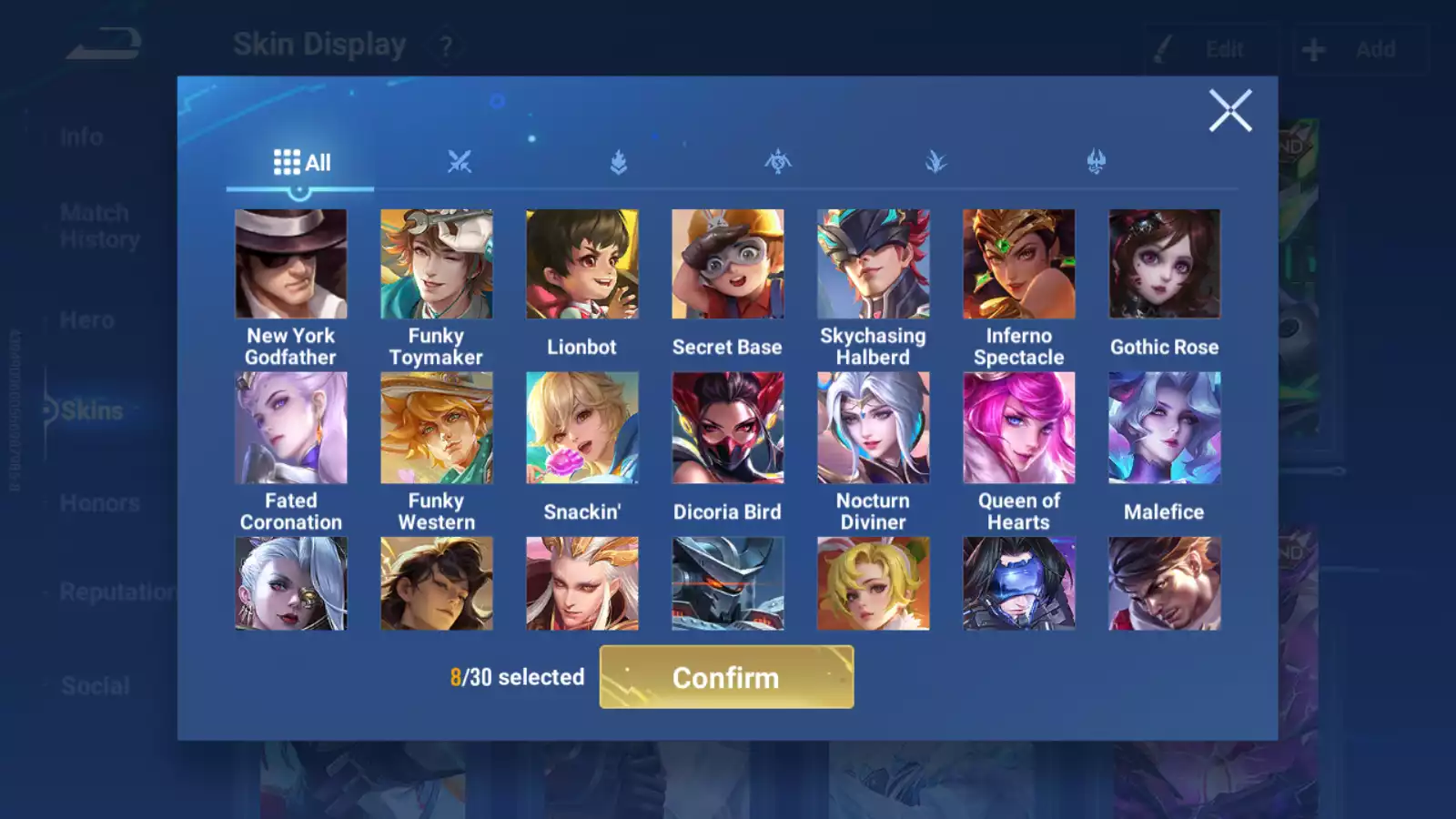Image resolution: width=1456 pixels, height=819 pixels.
Task: Choose the Skychasing Halberd skin
Action: pos(874,264)
